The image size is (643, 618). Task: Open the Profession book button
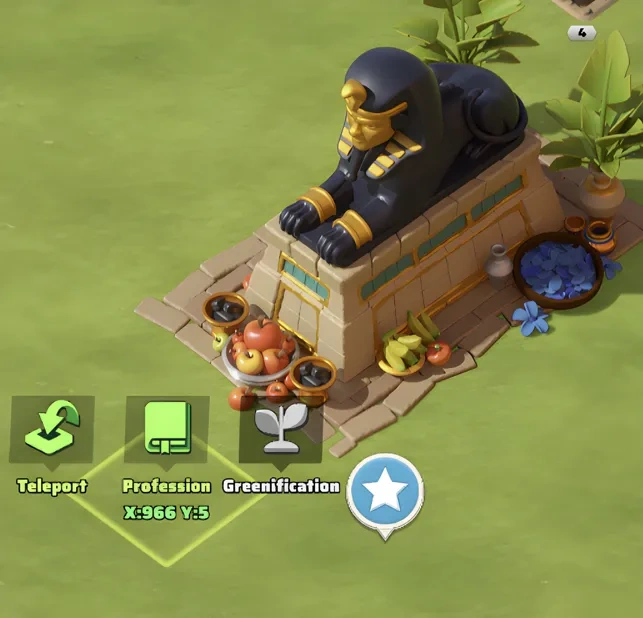[x=166, y=431]
